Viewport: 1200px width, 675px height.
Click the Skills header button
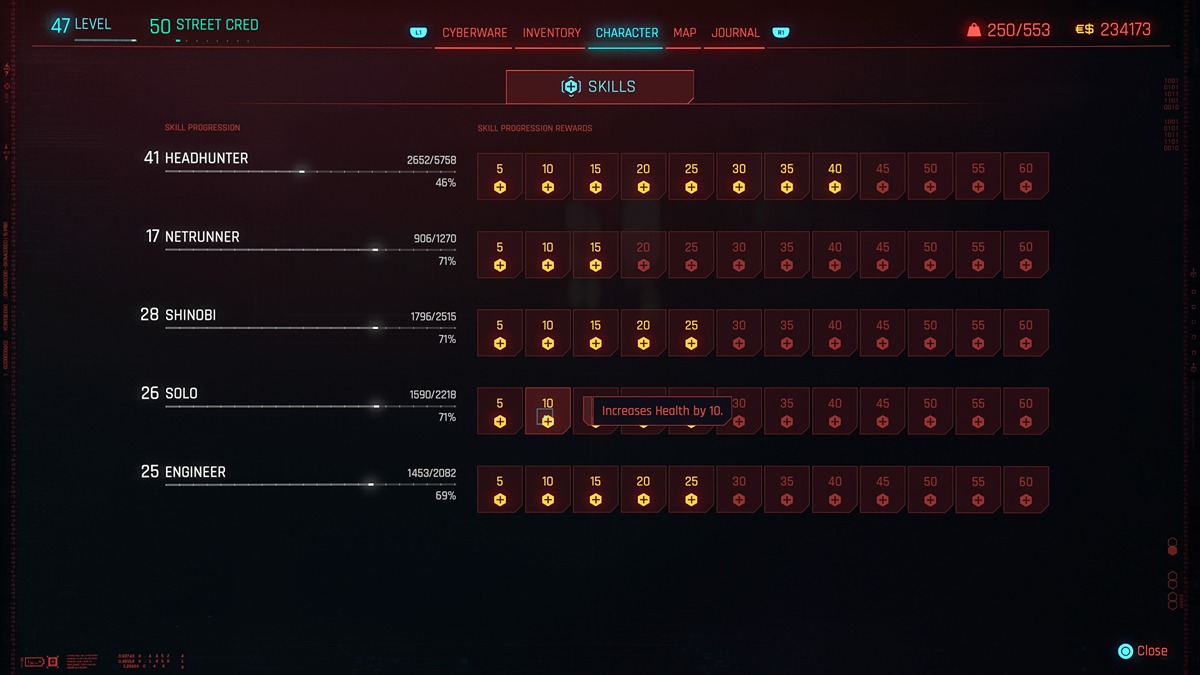[x=599, y=87]
